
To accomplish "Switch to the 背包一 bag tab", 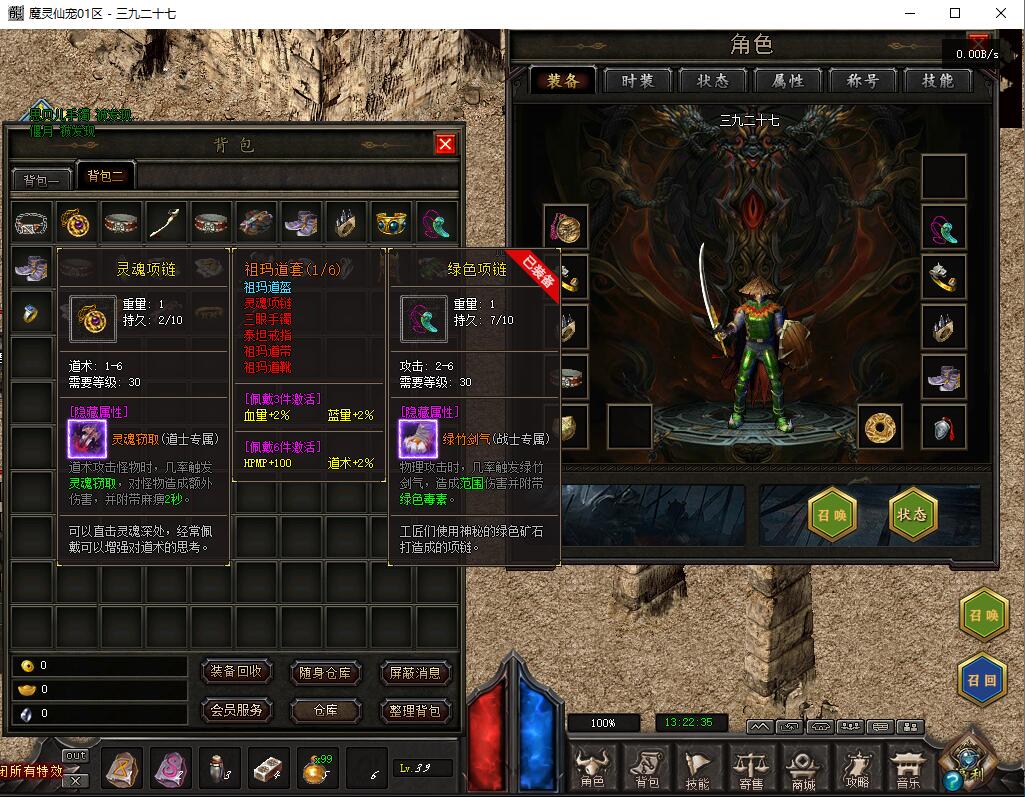I will pos(43,179).
